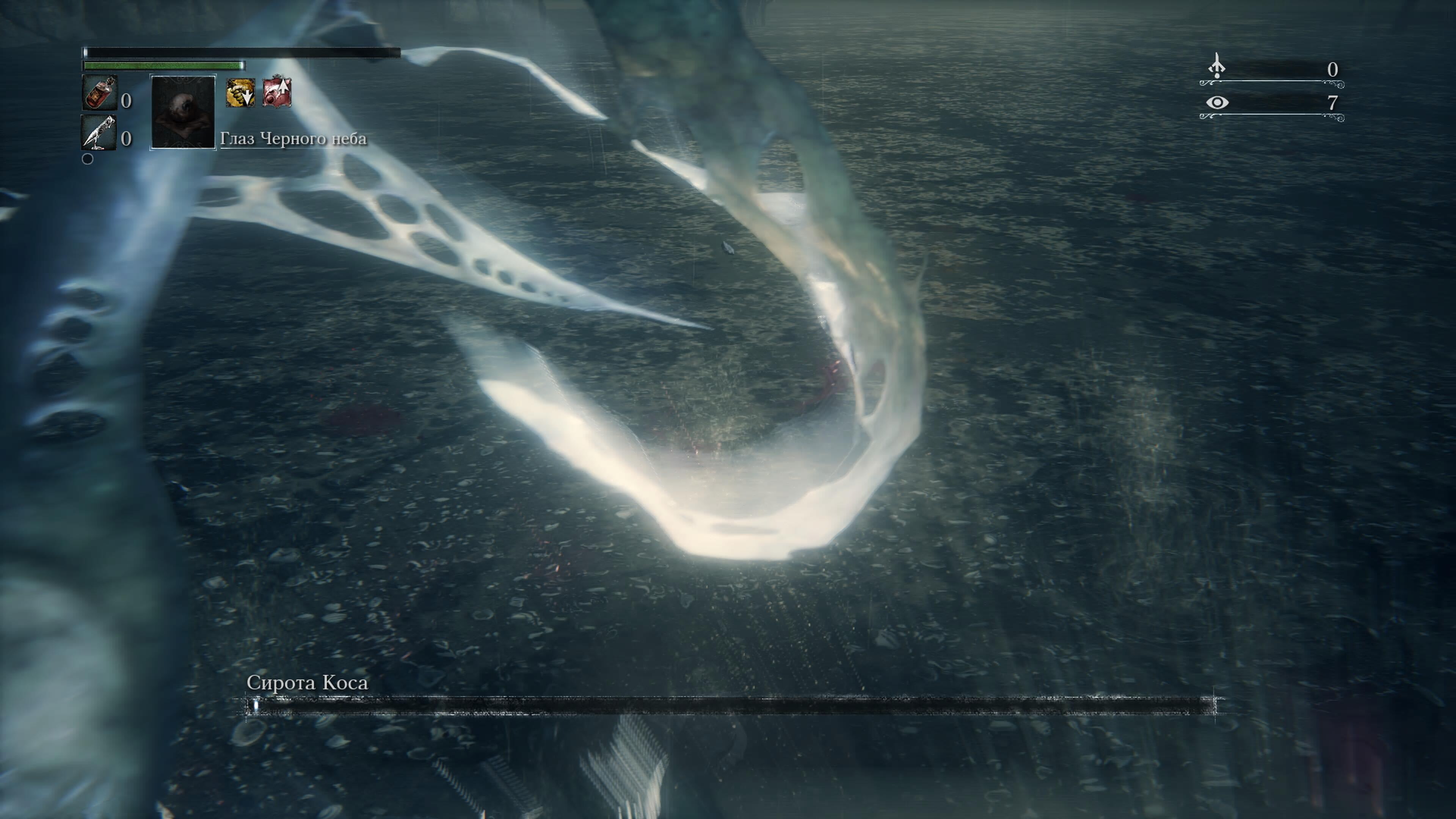Click the Insight eye icon
Image resolution: width=1456 pixels, height=819 pixels.
pyautogui.click(x=1217, y=102)
